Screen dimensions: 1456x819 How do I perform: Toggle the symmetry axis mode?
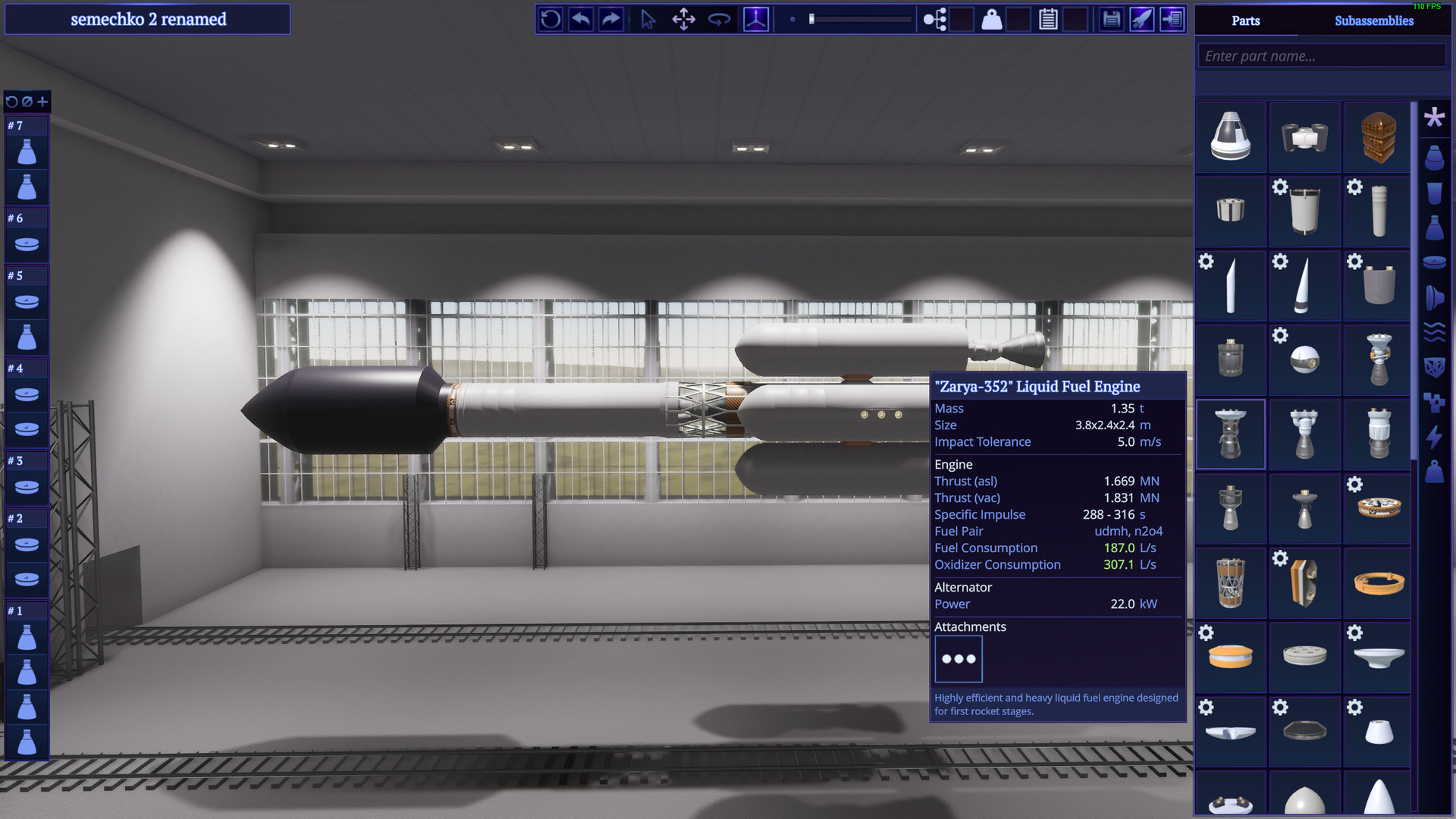coord(756,19)
